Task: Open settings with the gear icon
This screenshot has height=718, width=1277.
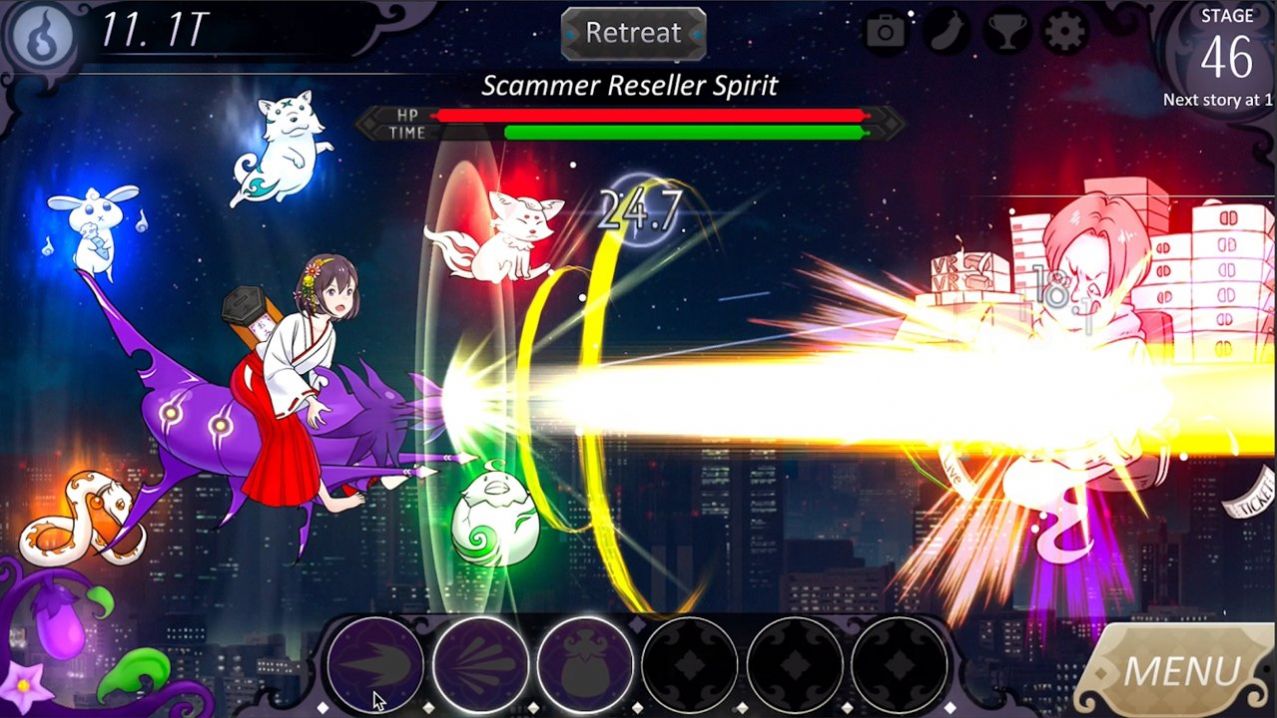Action: pyautogui.click(x=1066, y=33)
